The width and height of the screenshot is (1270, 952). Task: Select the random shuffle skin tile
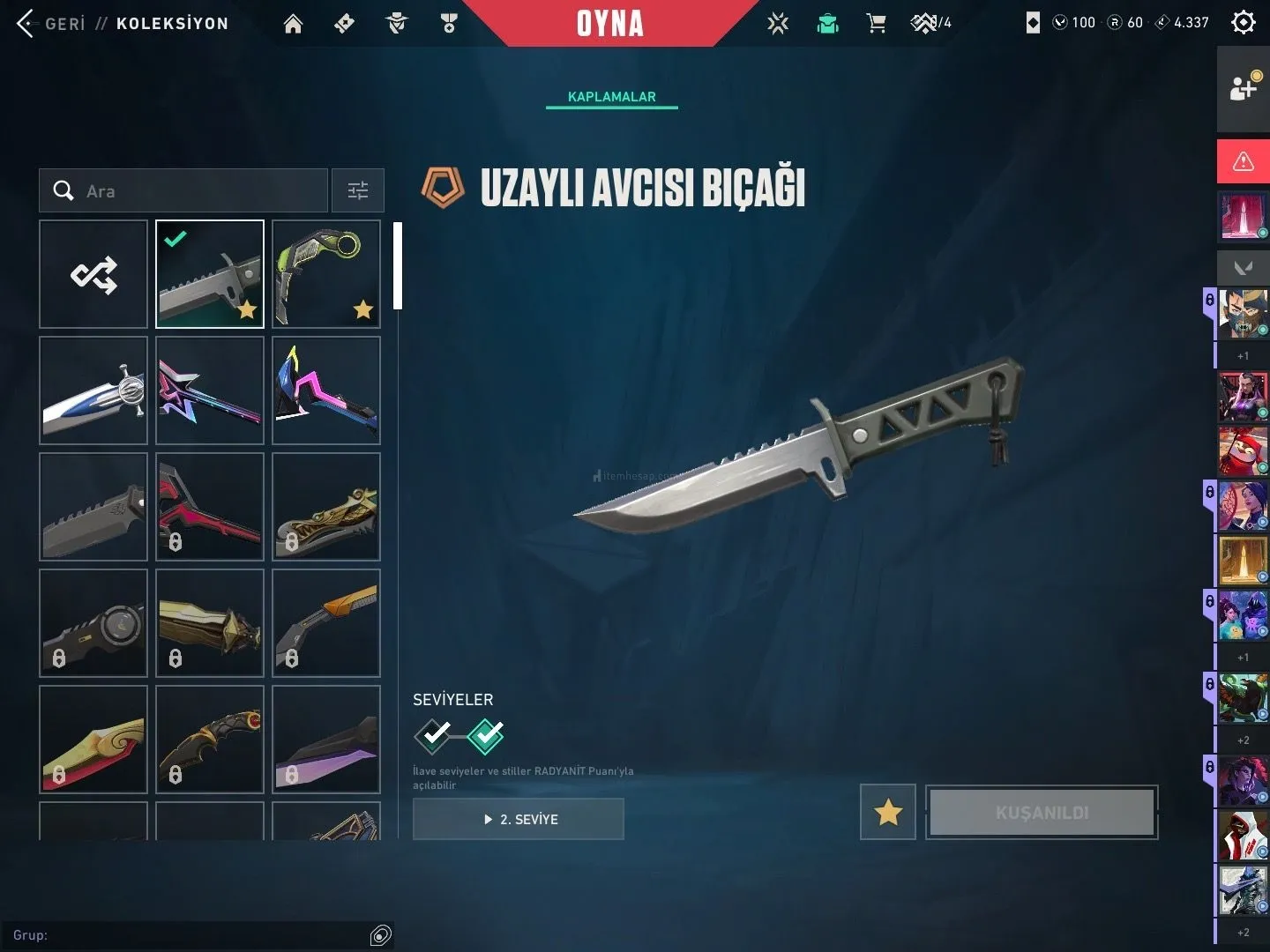click(93, 274)
